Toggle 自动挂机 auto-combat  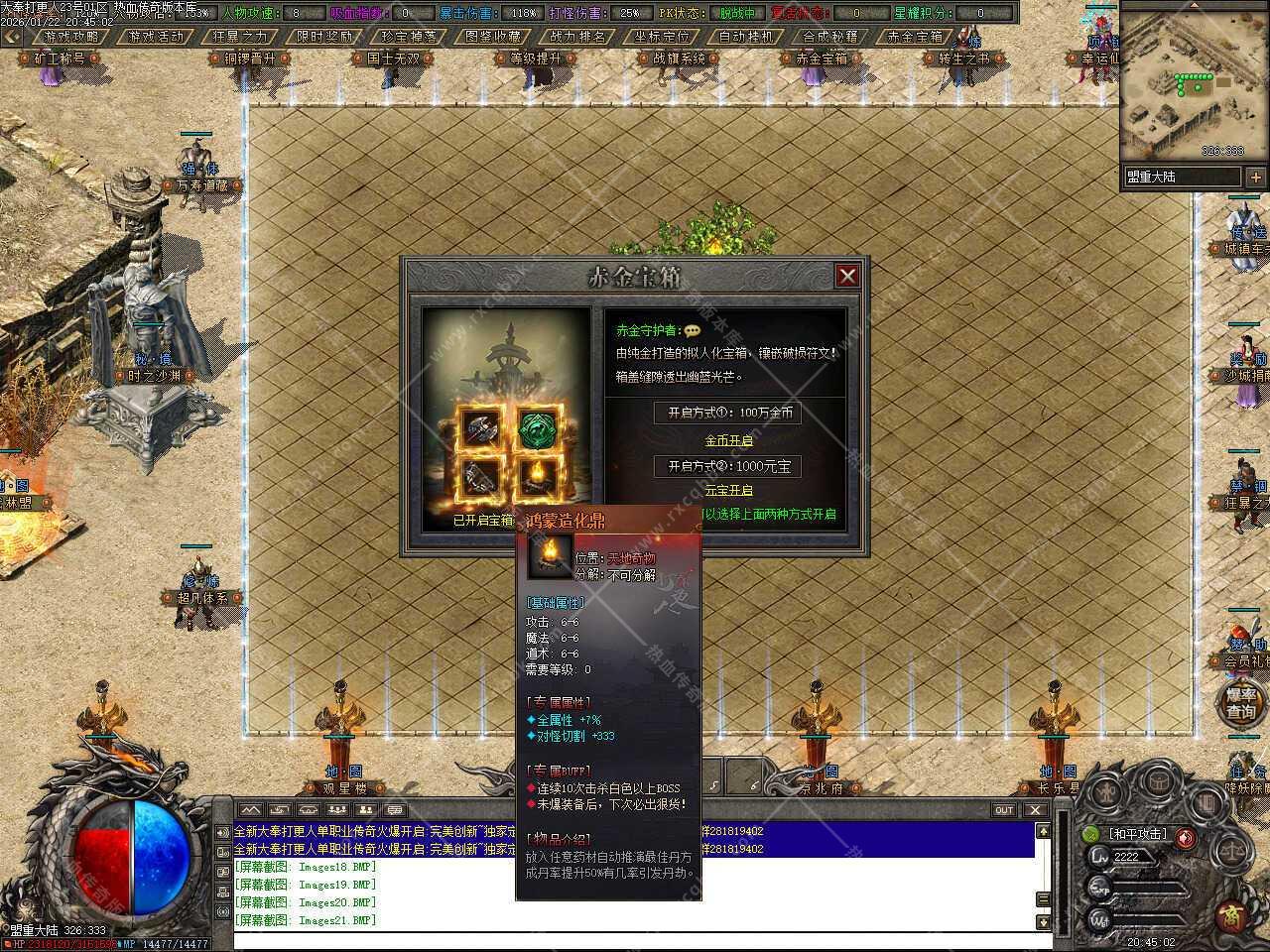point(746,37)
